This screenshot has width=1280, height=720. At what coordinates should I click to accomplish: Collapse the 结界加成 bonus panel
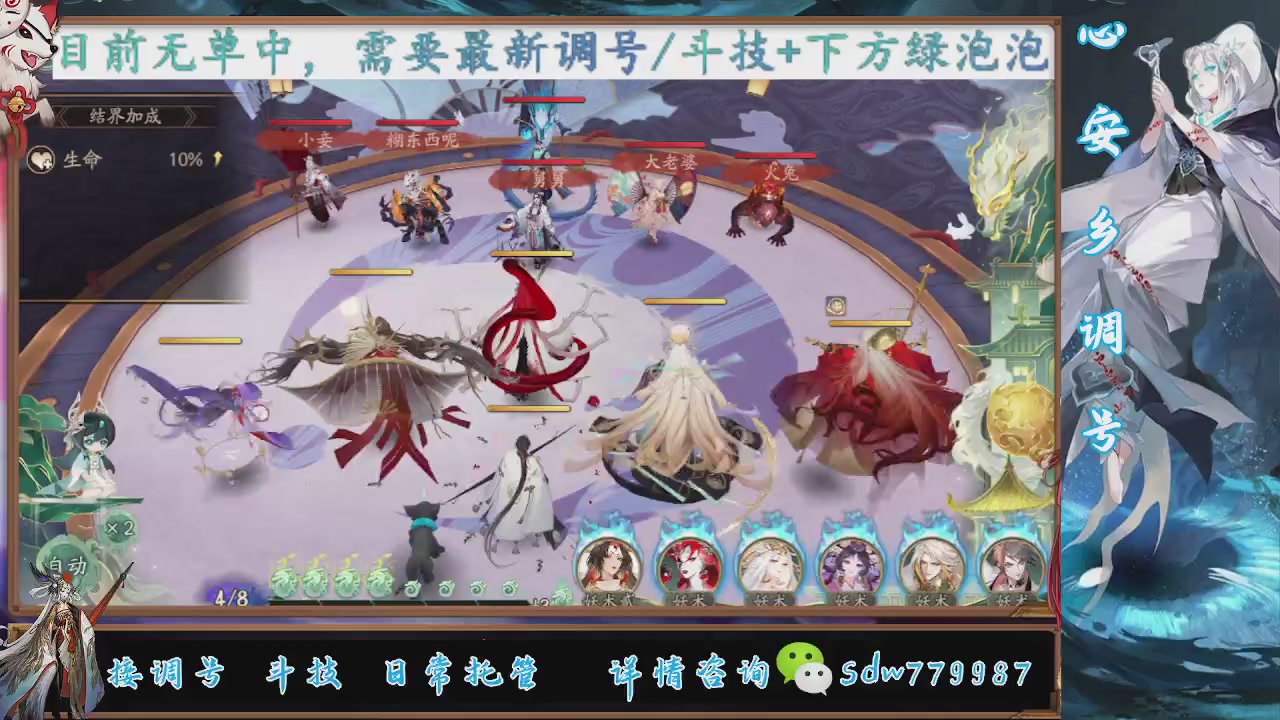pyautogui.click(x=123, y=117)
